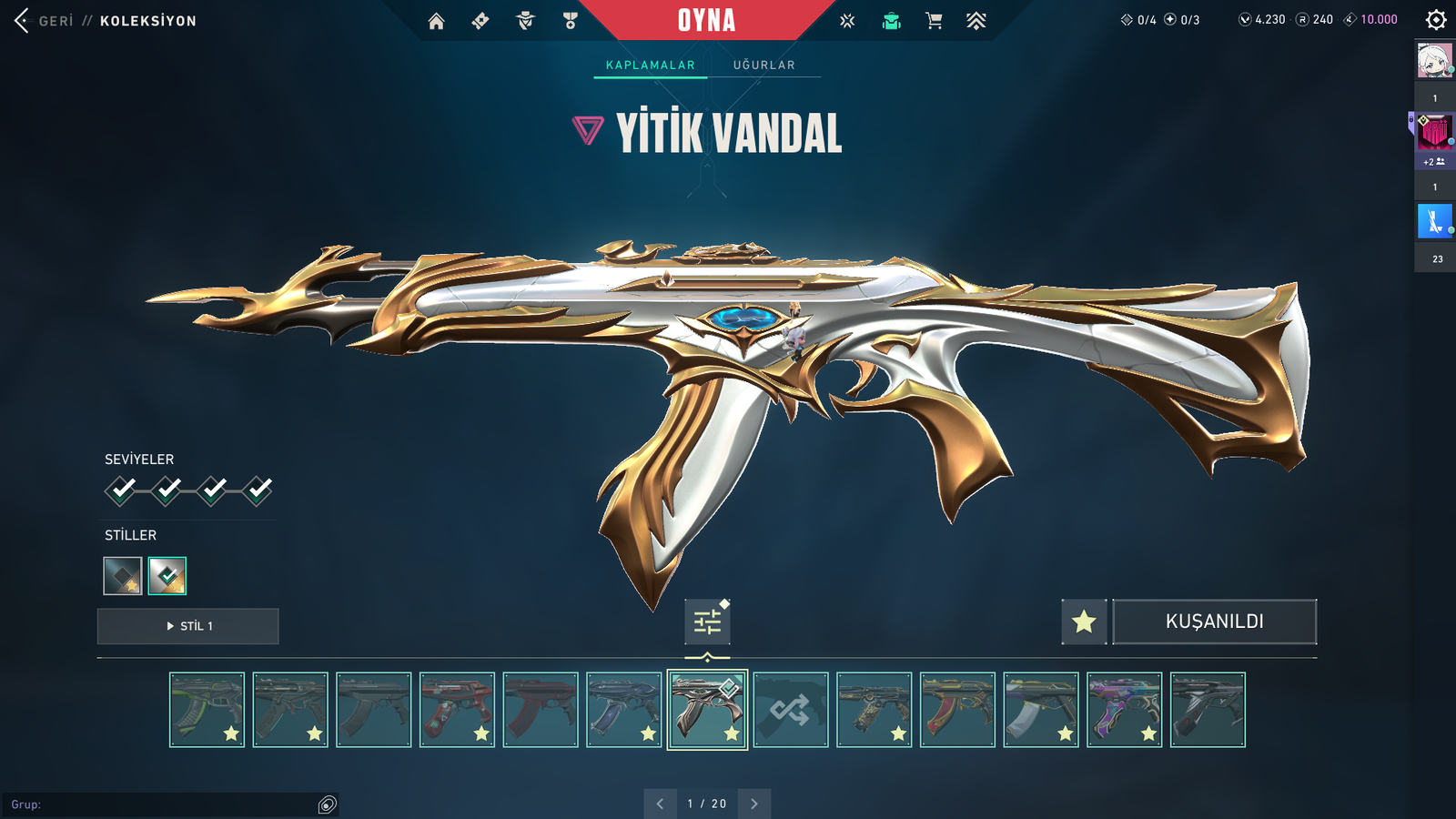Viewport: 1456px width, 819px height.
Task: Switch to the UĞURLAR tab
Action: tap(764, 66)
